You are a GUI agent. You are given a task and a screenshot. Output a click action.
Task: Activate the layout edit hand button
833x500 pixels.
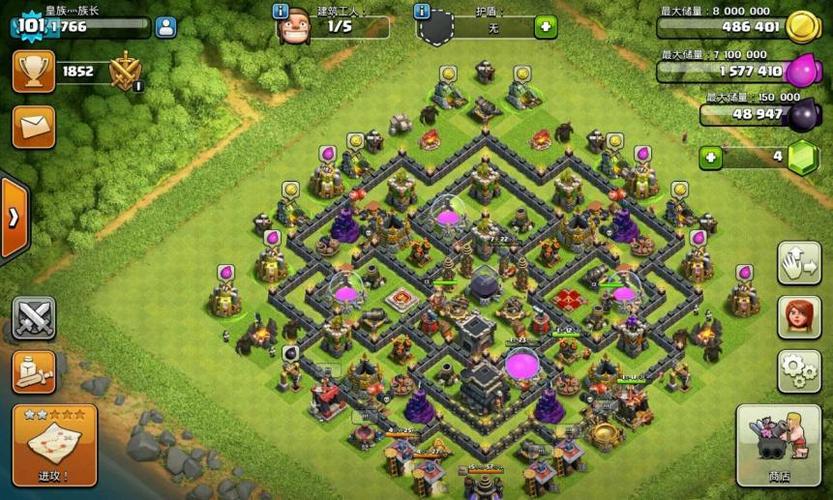click(798, 264)
